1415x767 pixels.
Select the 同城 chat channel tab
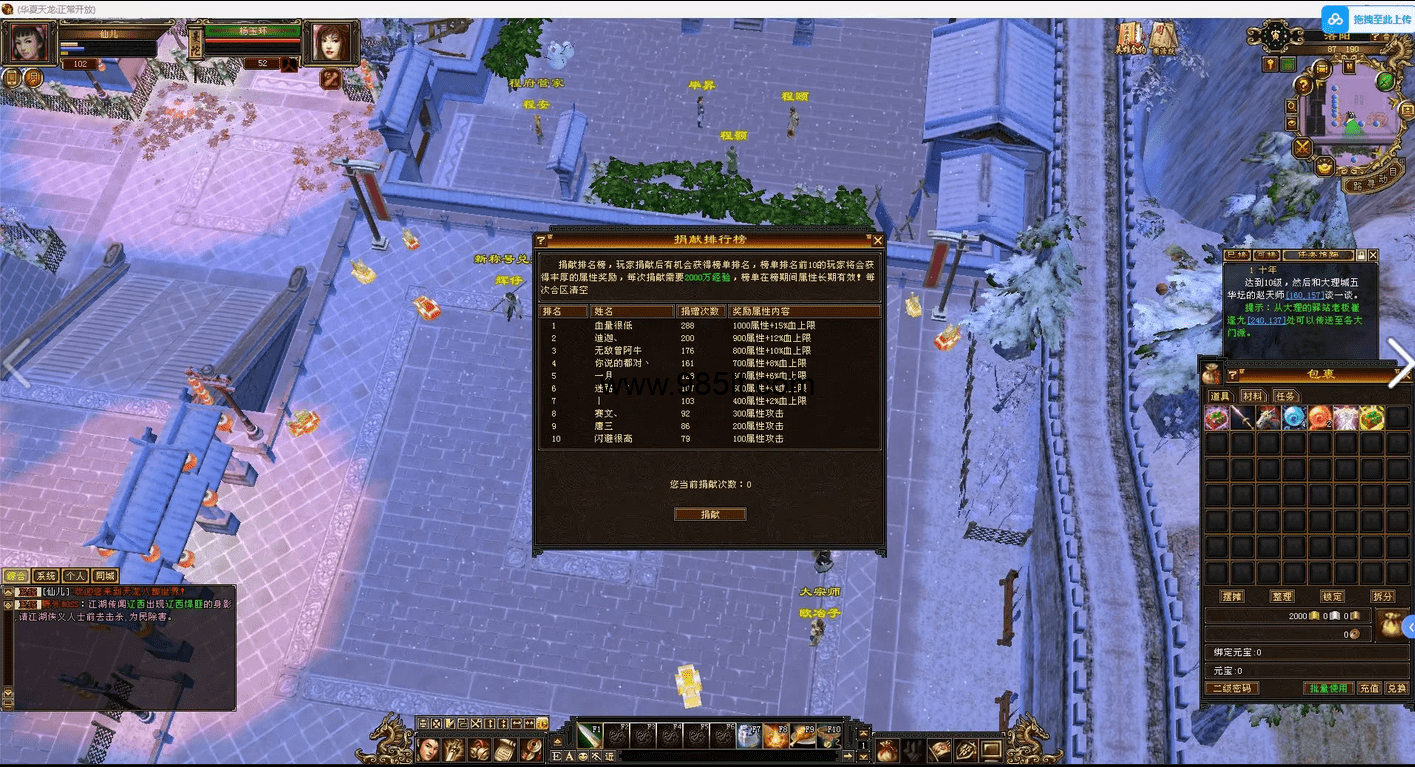coord(104,576)
